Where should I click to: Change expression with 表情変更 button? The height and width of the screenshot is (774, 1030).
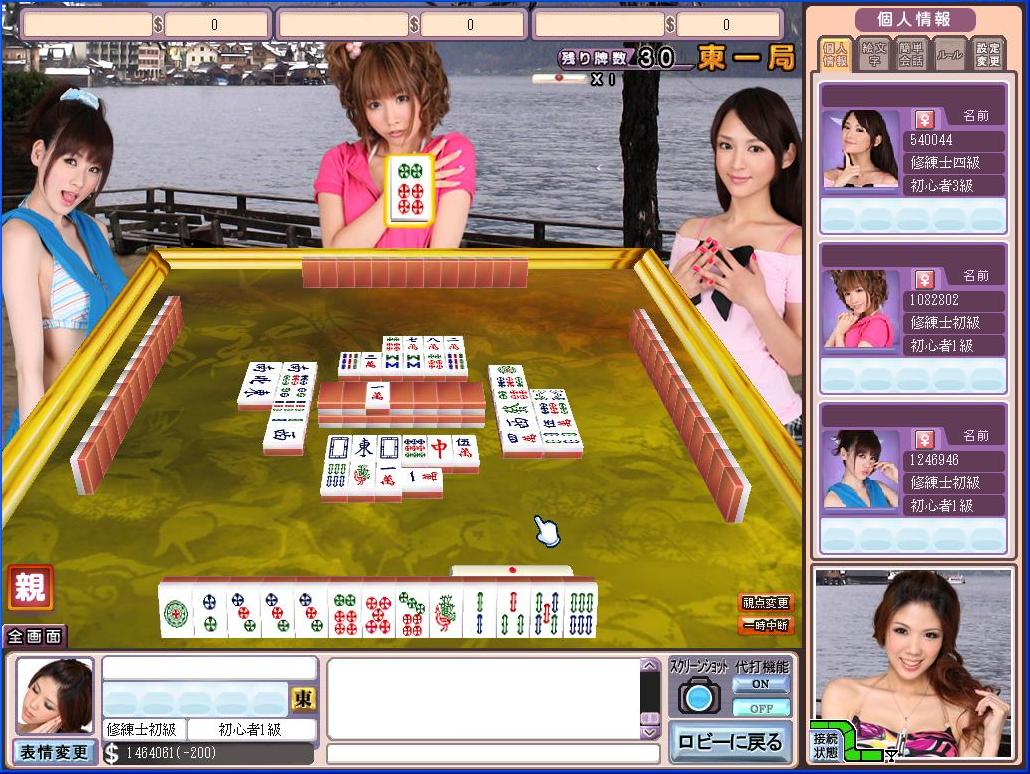(54, 752)
